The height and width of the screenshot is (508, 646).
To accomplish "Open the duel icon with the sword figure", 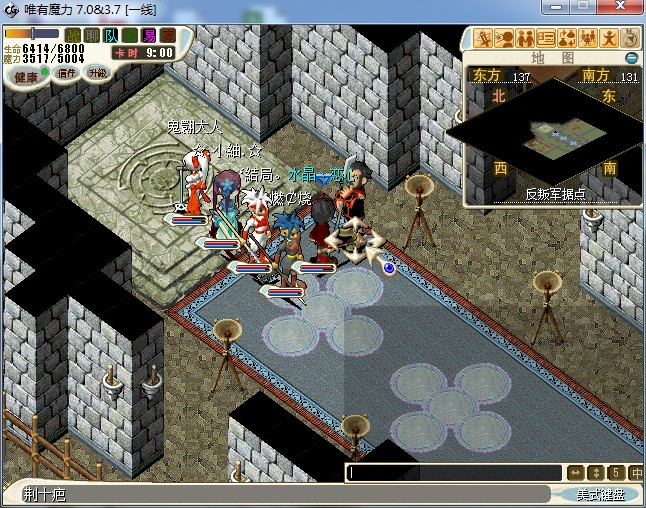I will pyautogui.click(x=484, y=39).
